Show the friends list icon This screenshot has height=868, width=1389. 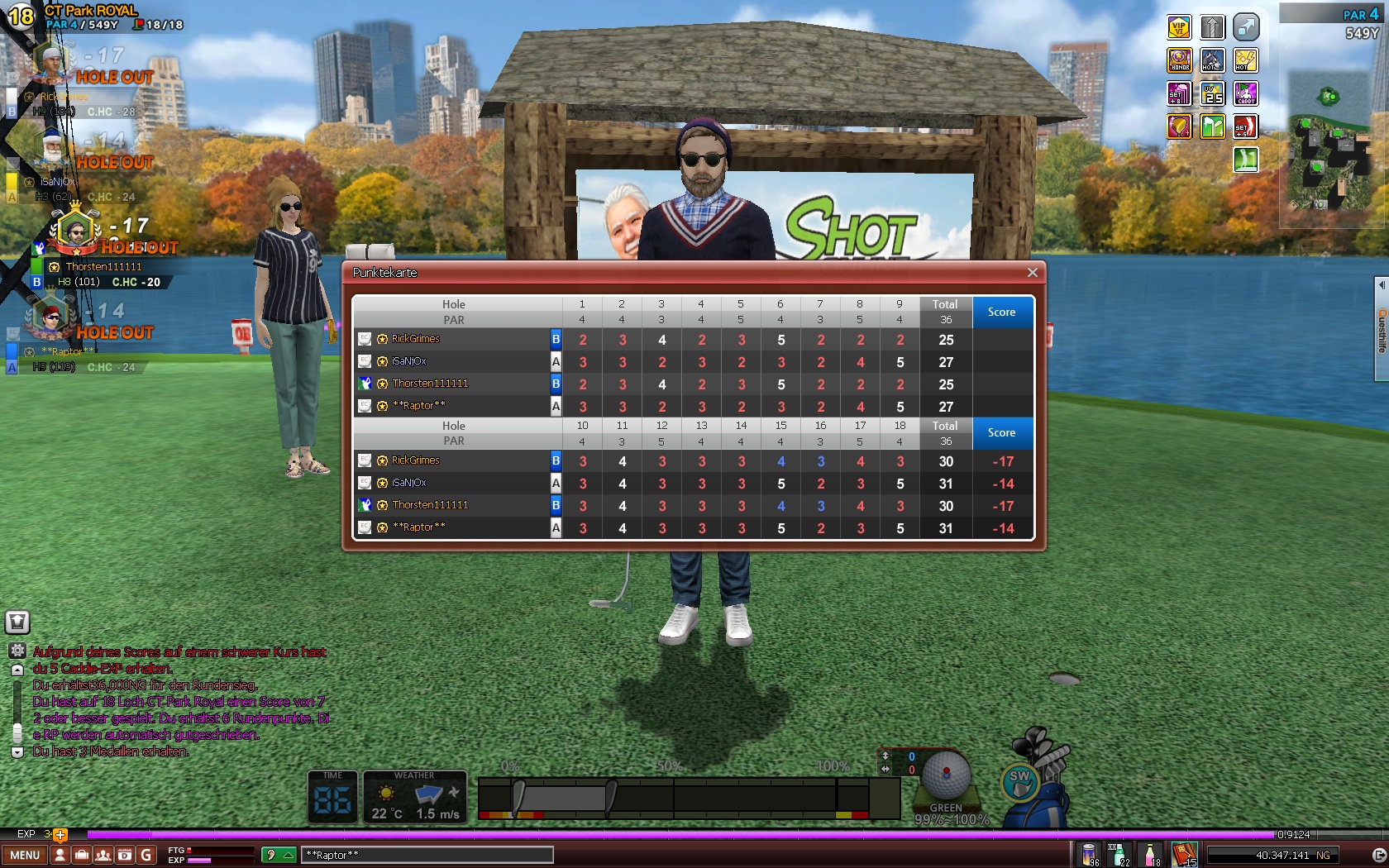(x=103, y=855)
